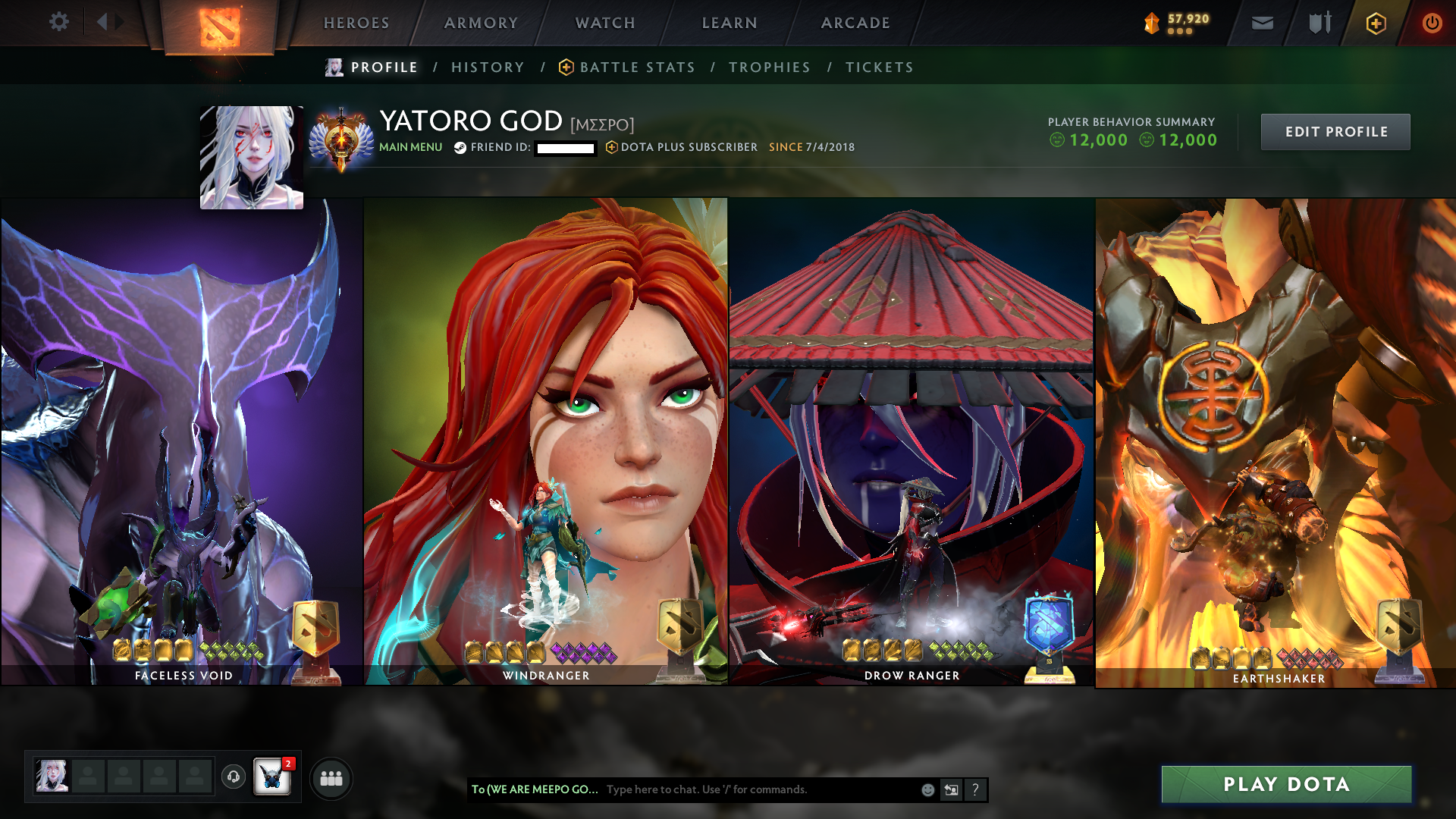The image size is (1456, 819).
Task: Switch to the HISTORY tab
Action: click(488, 67)
